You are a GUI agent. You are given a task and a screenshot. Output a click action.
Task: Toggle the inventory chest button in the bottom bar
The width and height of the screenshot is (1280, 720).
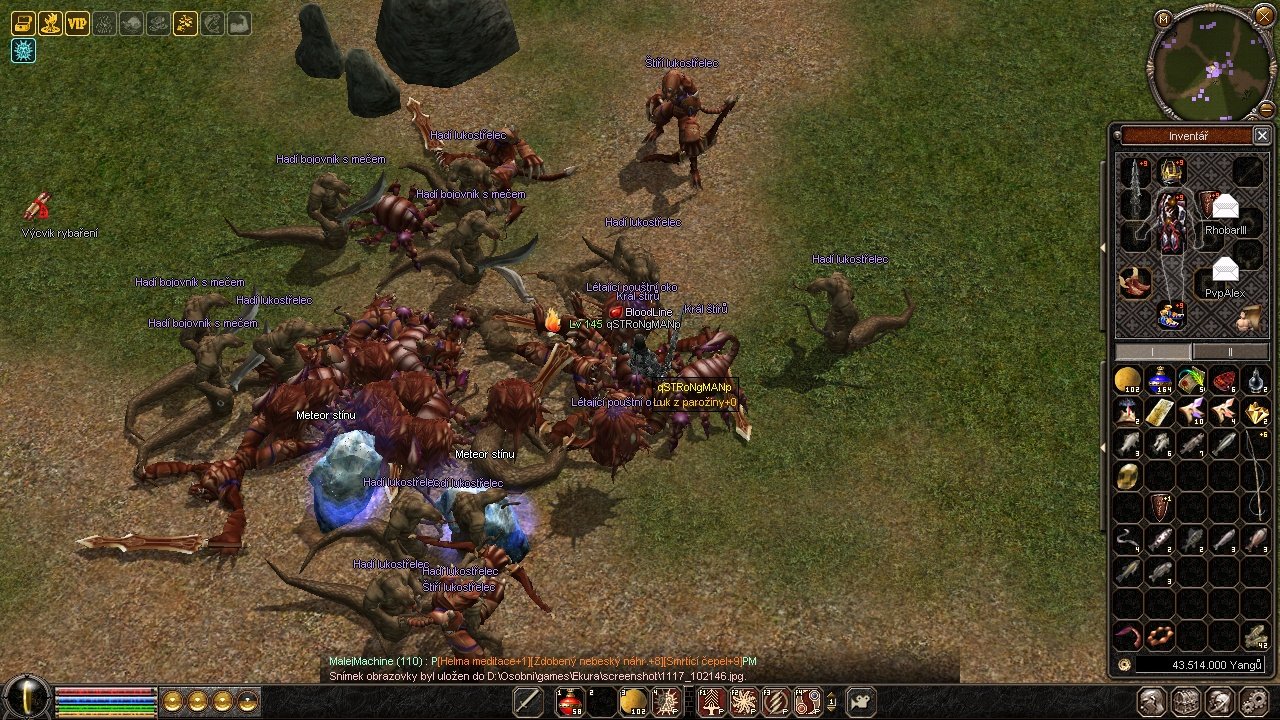point(1186,702)
